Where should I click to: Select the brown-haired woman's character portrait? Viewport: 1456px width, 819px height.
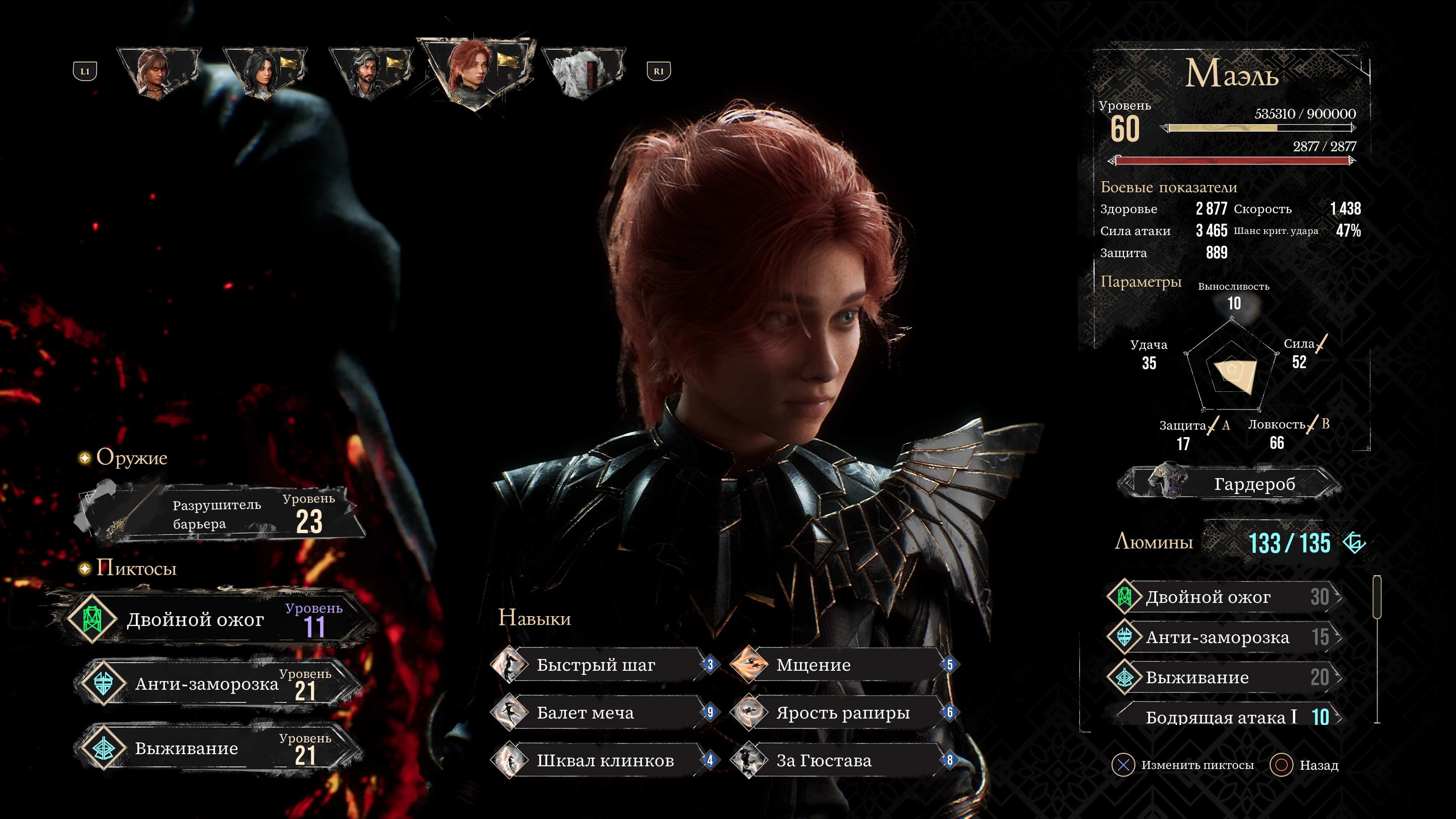point(157,72)
